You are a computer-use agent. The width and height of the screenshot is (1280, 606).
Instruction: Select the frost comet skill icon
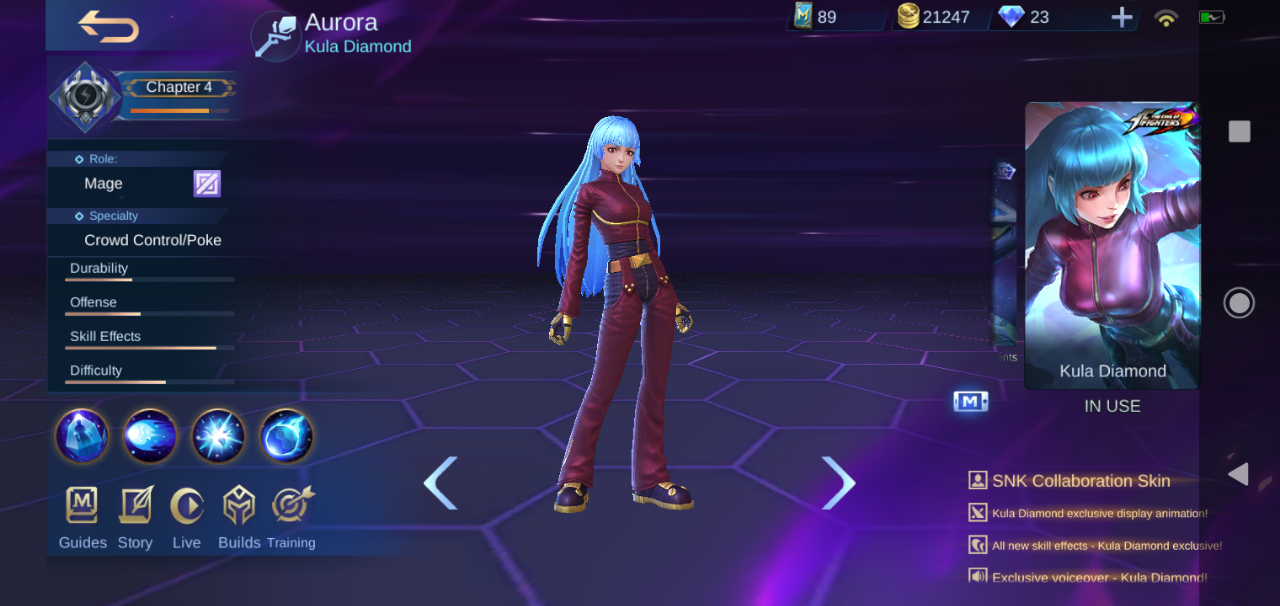coord(150,436)
